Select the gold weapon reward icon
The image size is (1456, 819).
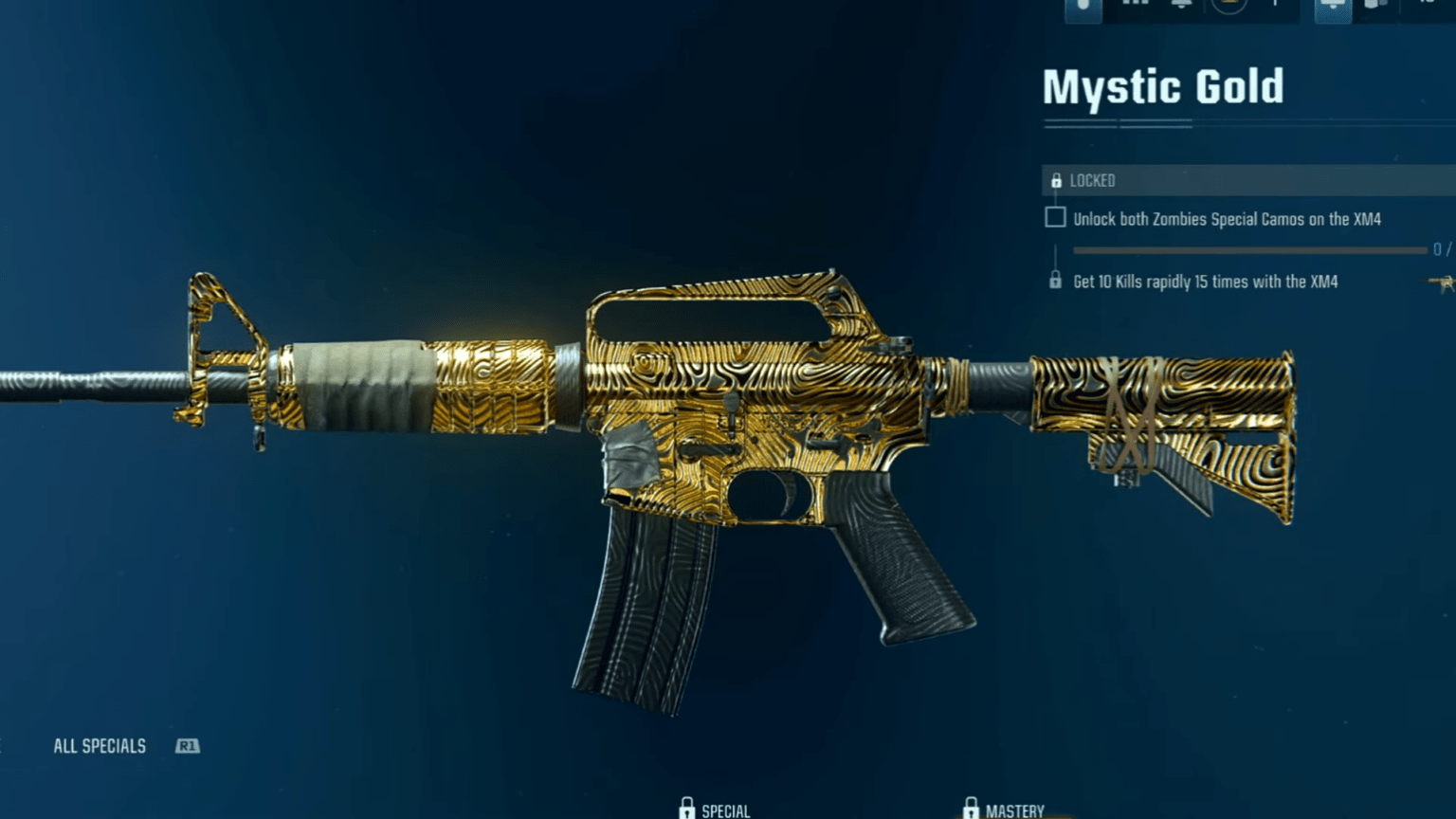[1441, 282]
